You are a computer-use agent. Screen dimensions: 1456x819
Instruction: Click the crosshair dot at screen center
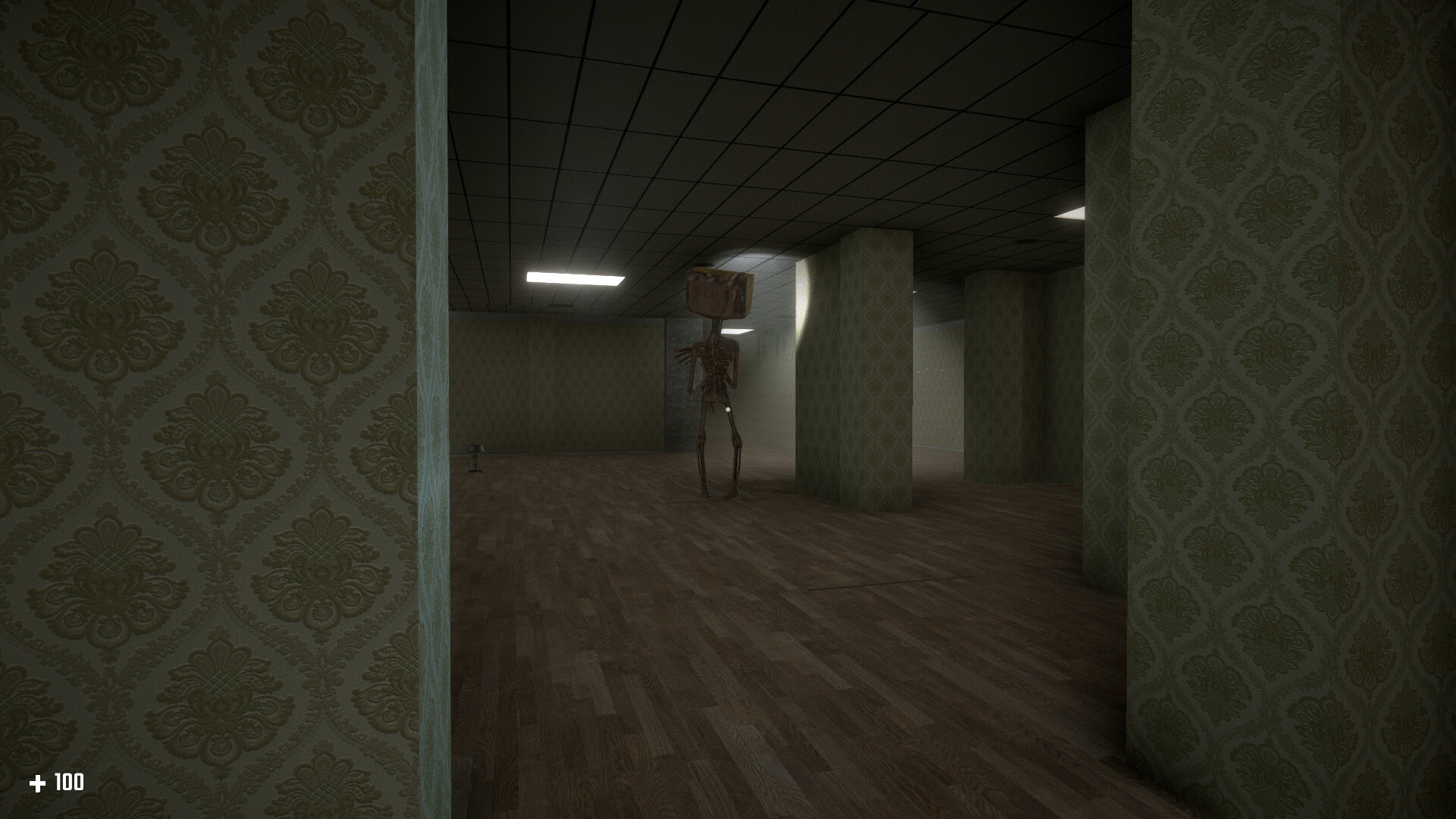click(x=728, y=409)
